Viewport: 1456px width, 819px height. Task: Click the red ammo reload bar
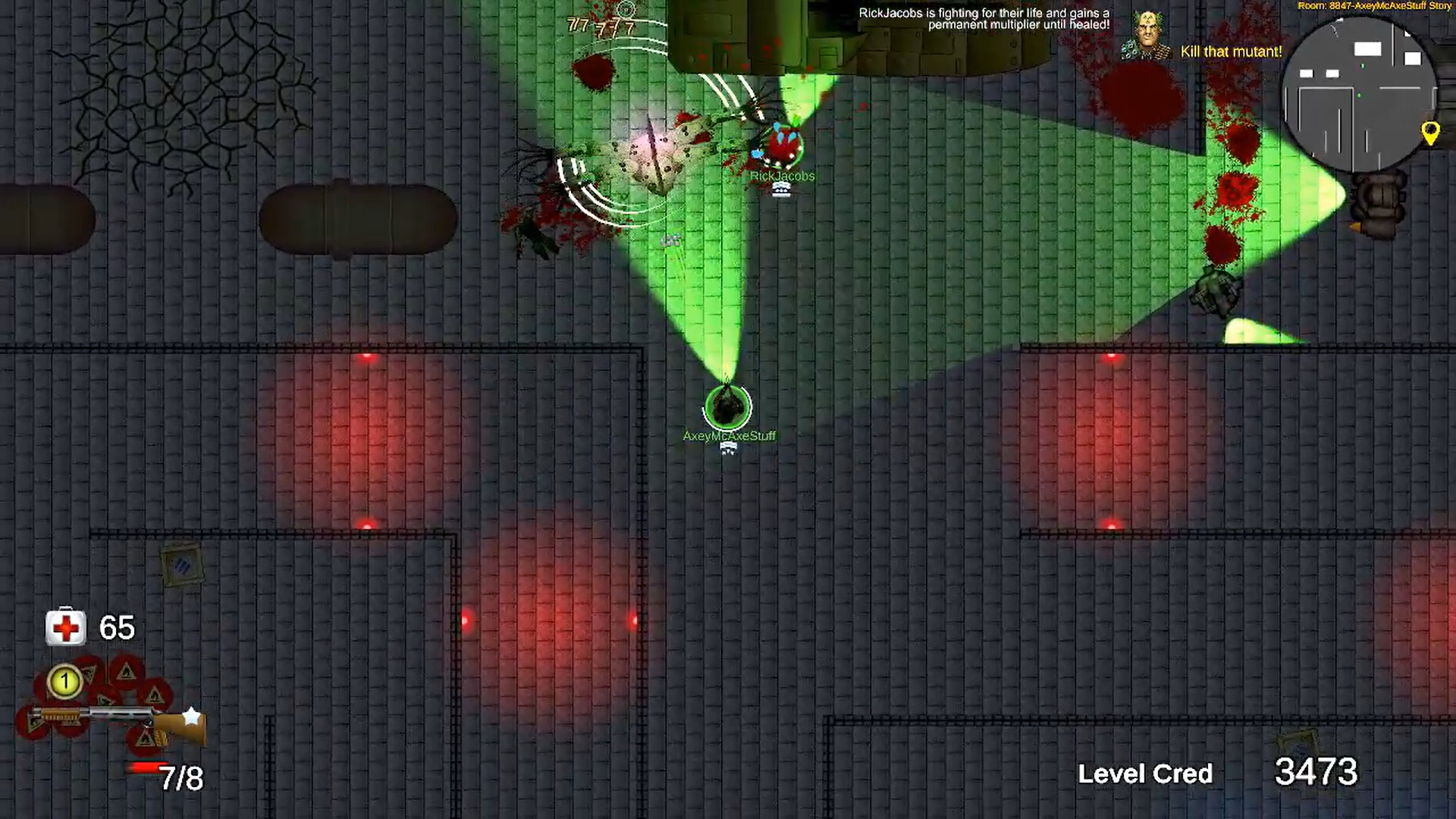tap(143, 766)
